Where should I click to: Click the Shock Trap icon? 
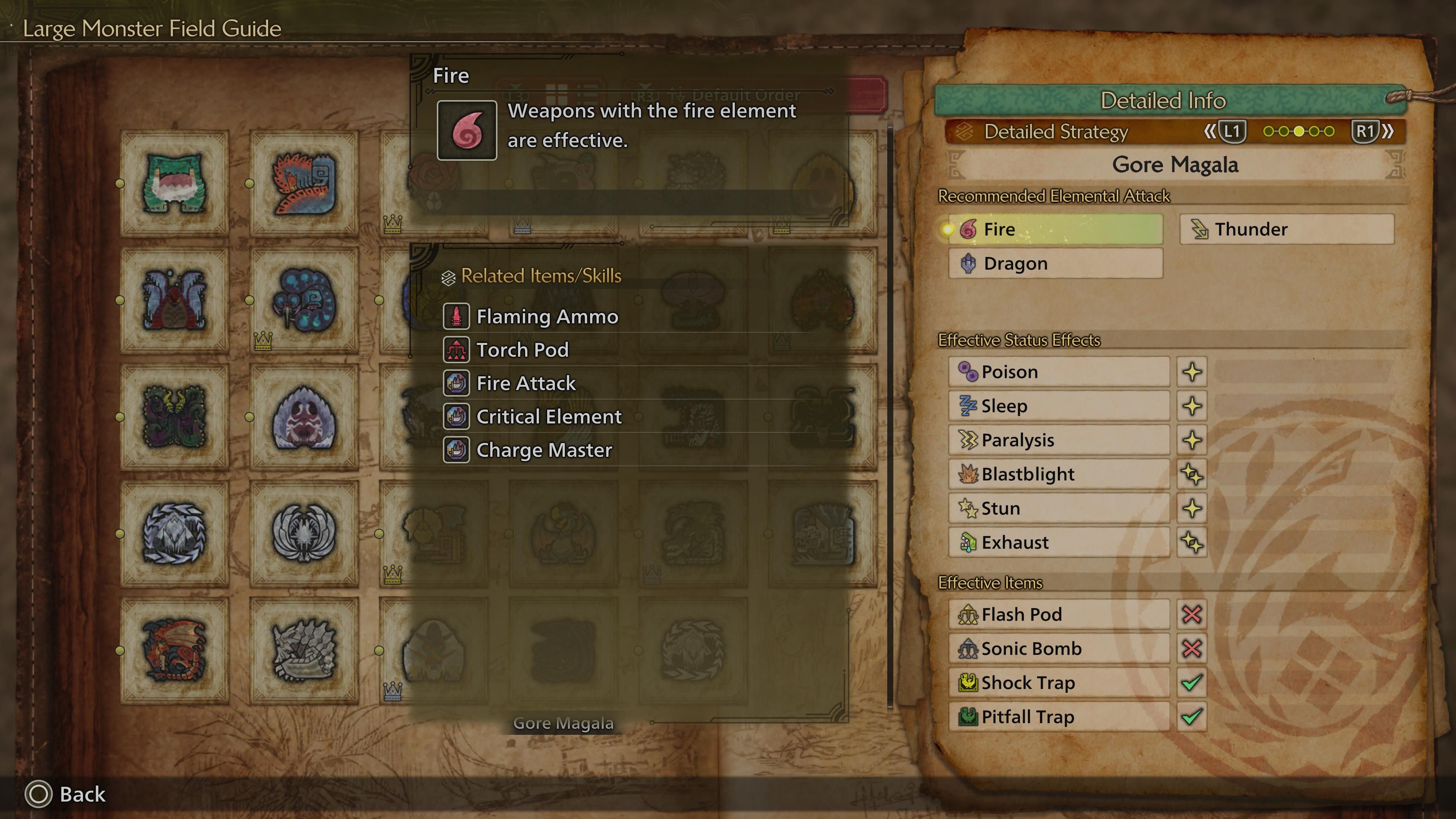pyautogui.click(x=969, y=683)
